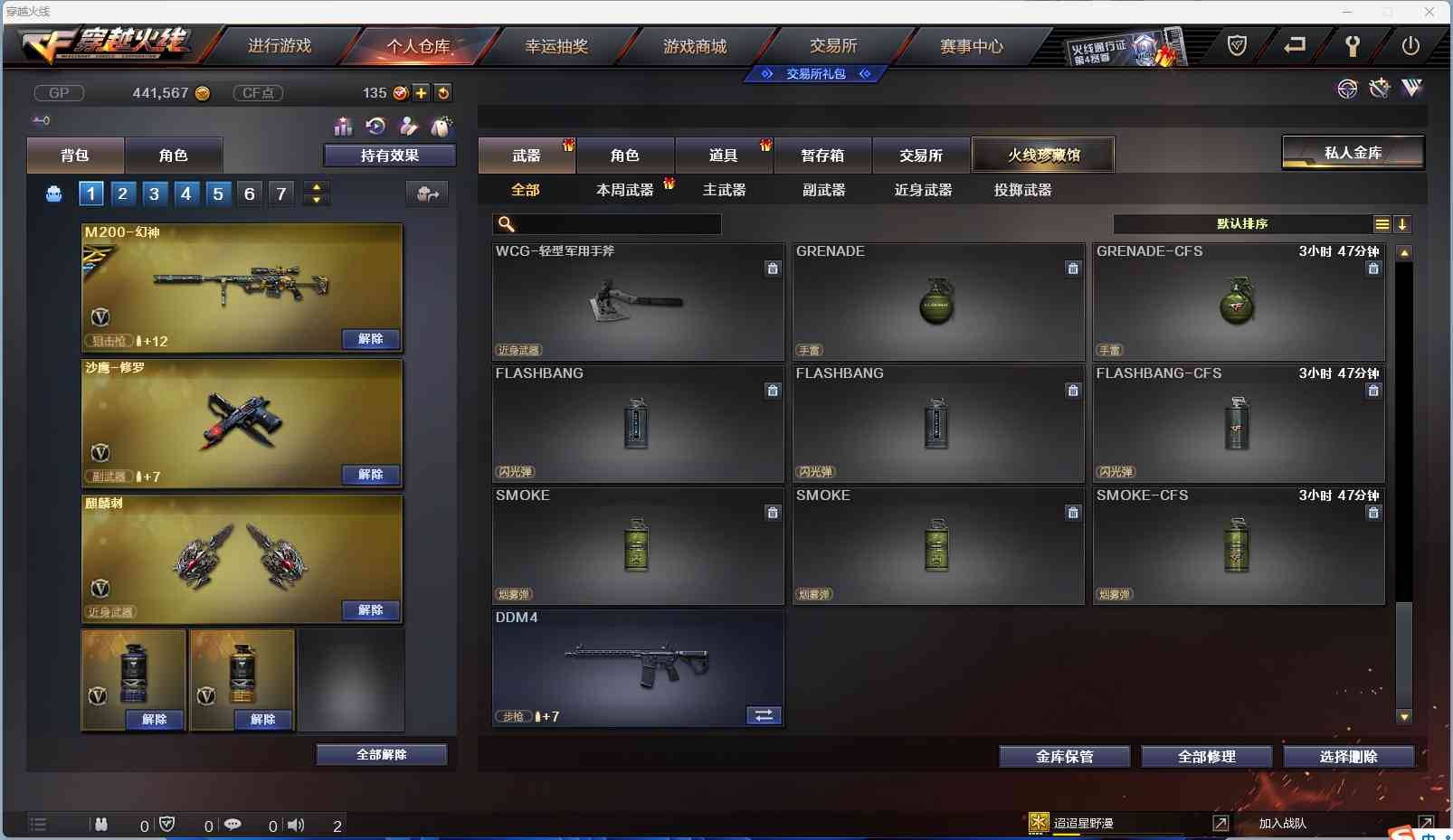The image size is (1453, 840).
Task: Click the CF点 recharge plus icon
Action: pos(423,92)
